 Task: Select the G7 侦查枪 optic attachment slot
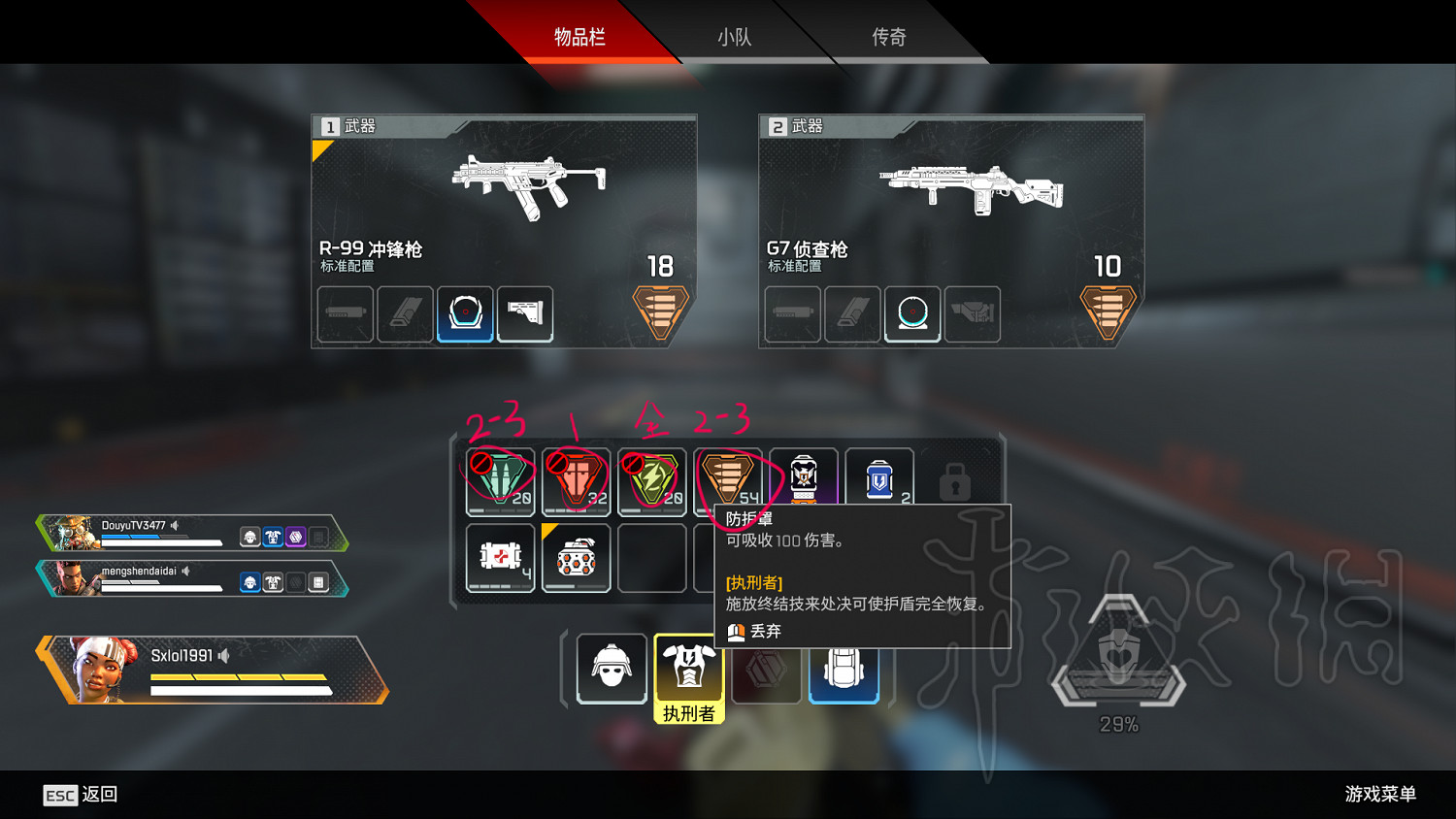click(912, 313)
